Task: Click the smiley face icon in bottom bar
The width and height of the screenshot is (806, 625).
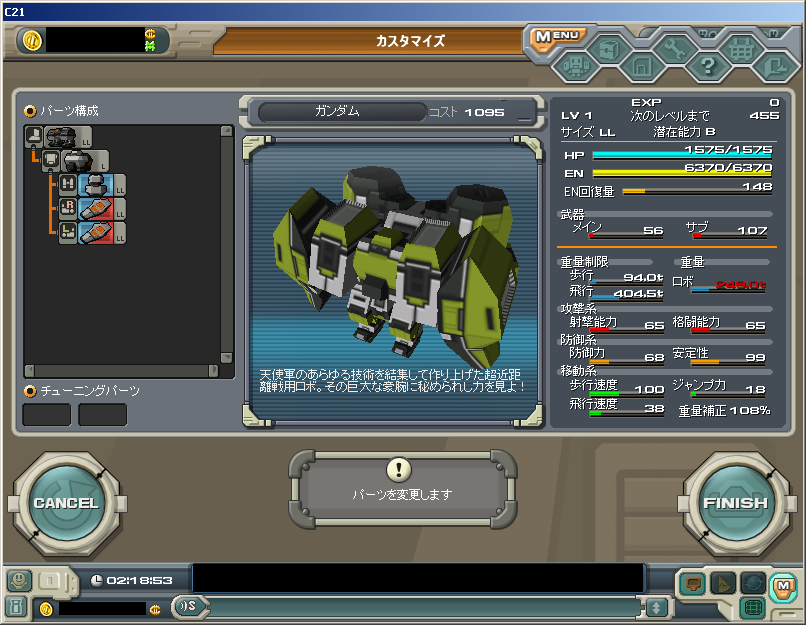Action: coord(18,581)
